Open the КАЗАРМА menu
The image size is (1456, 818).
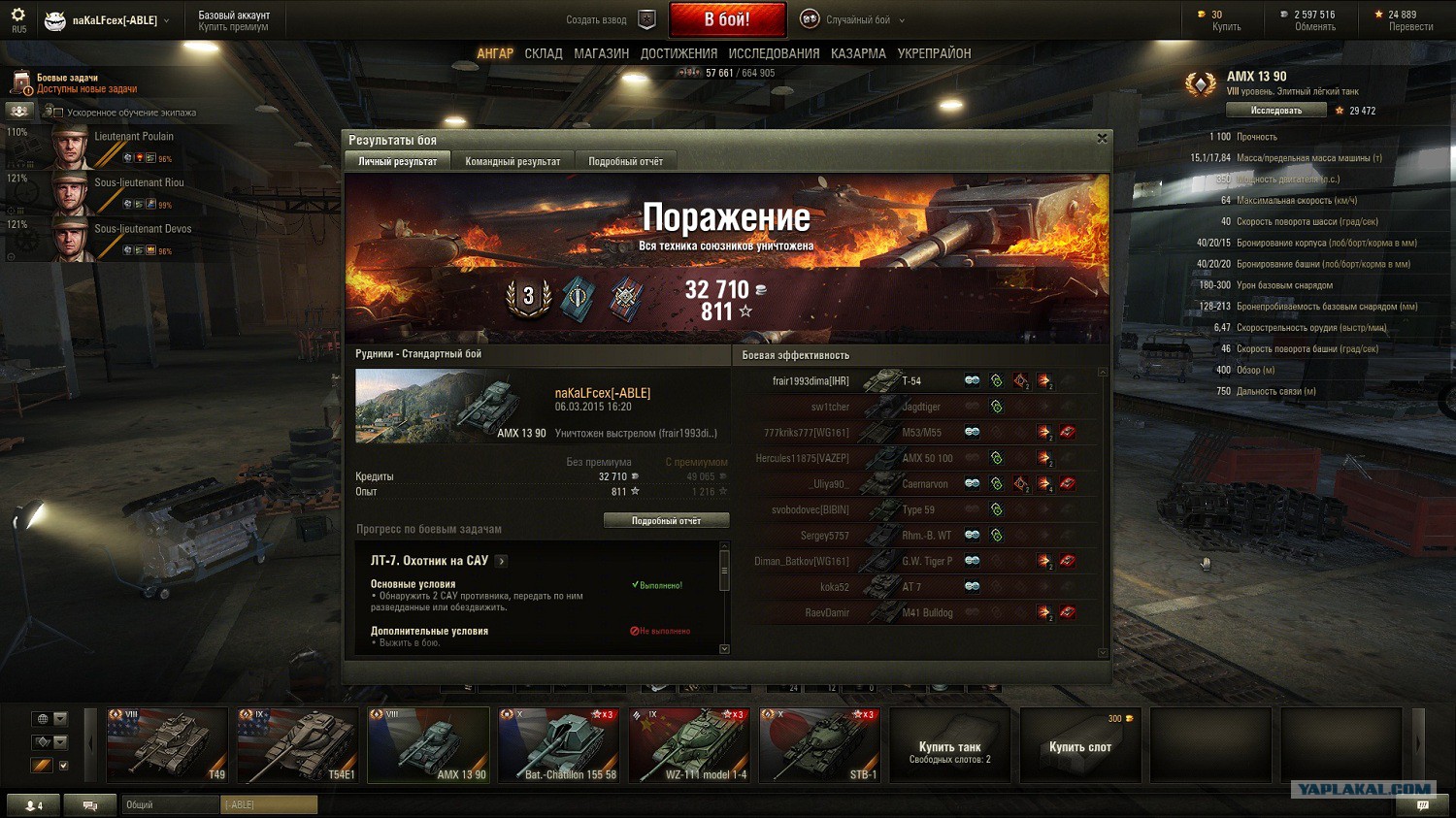(858, 54)
